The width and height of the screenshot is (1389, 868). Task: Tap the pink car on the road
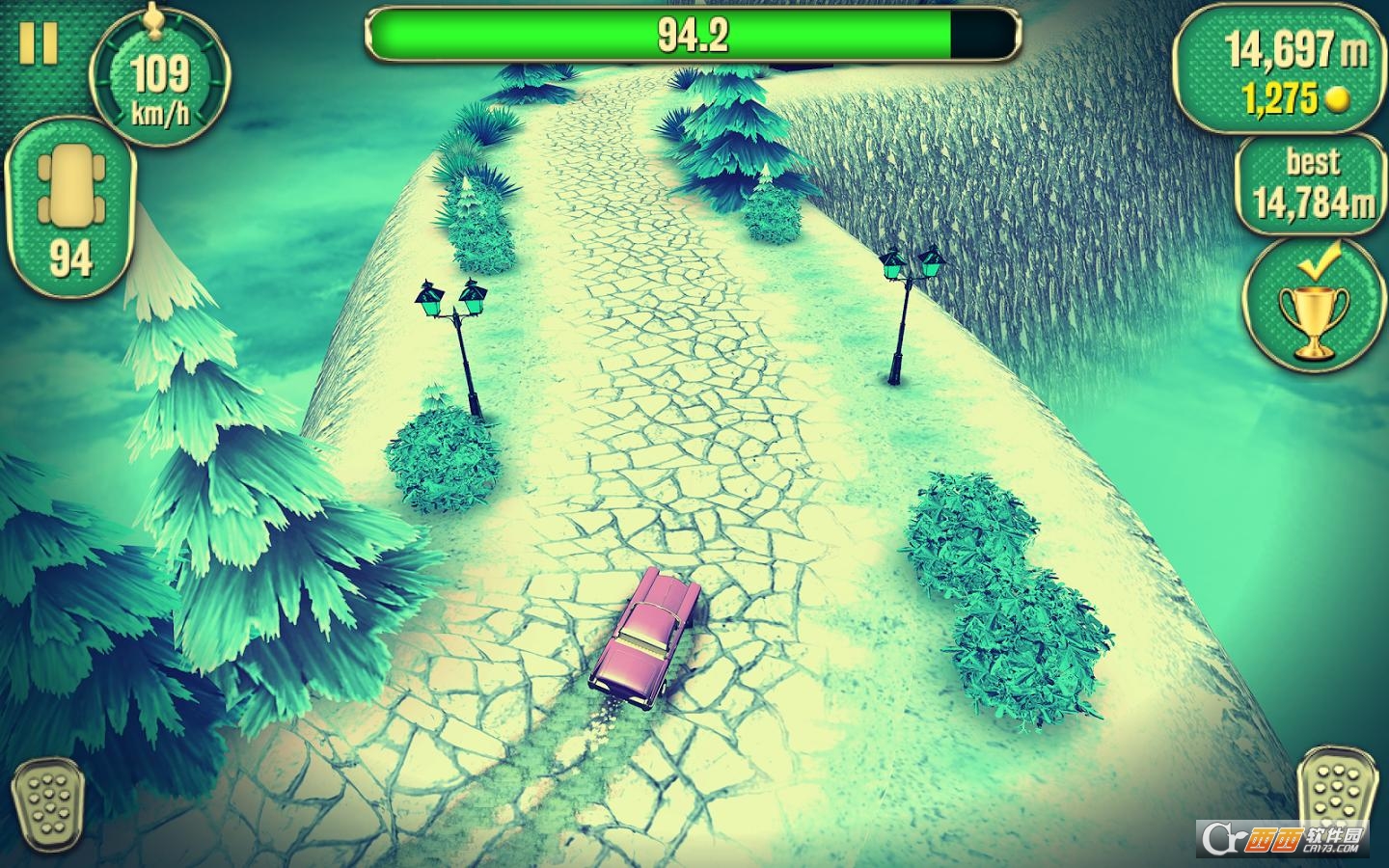coord(646,637)
